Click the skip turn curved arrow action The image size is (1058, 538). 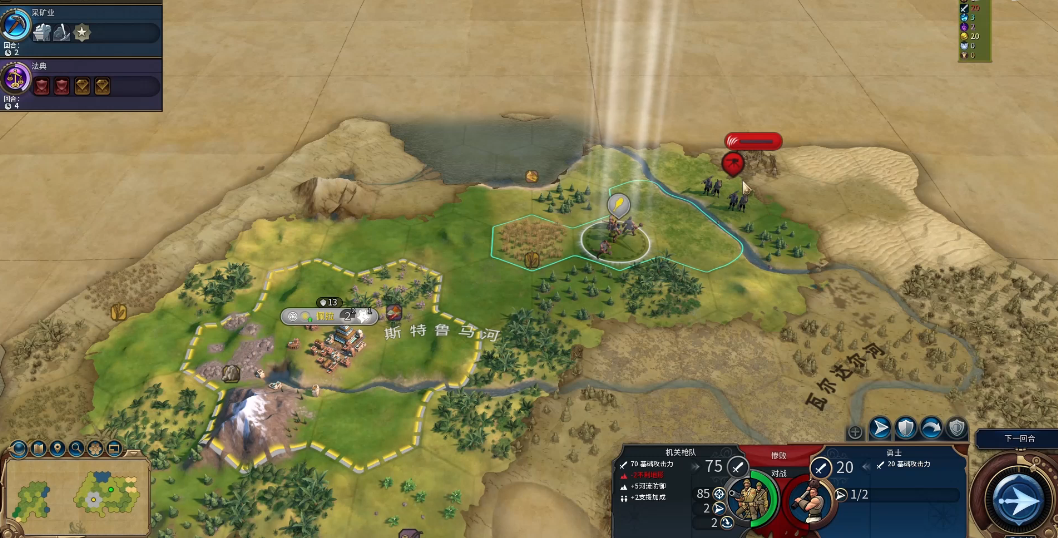[931, 429]
